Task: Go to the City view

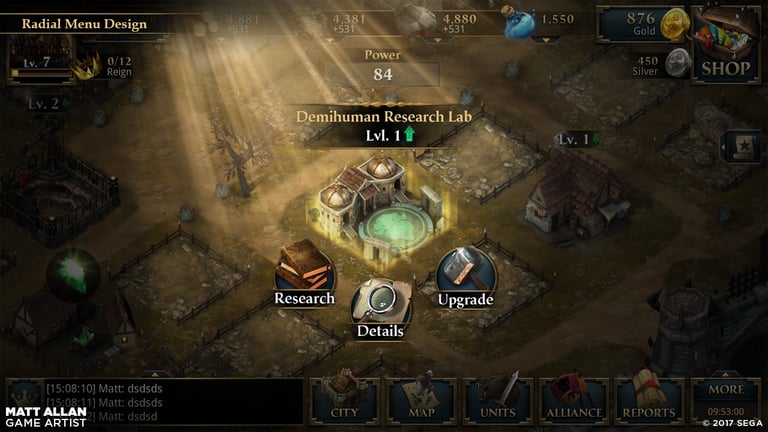Action: coord(343,399)
